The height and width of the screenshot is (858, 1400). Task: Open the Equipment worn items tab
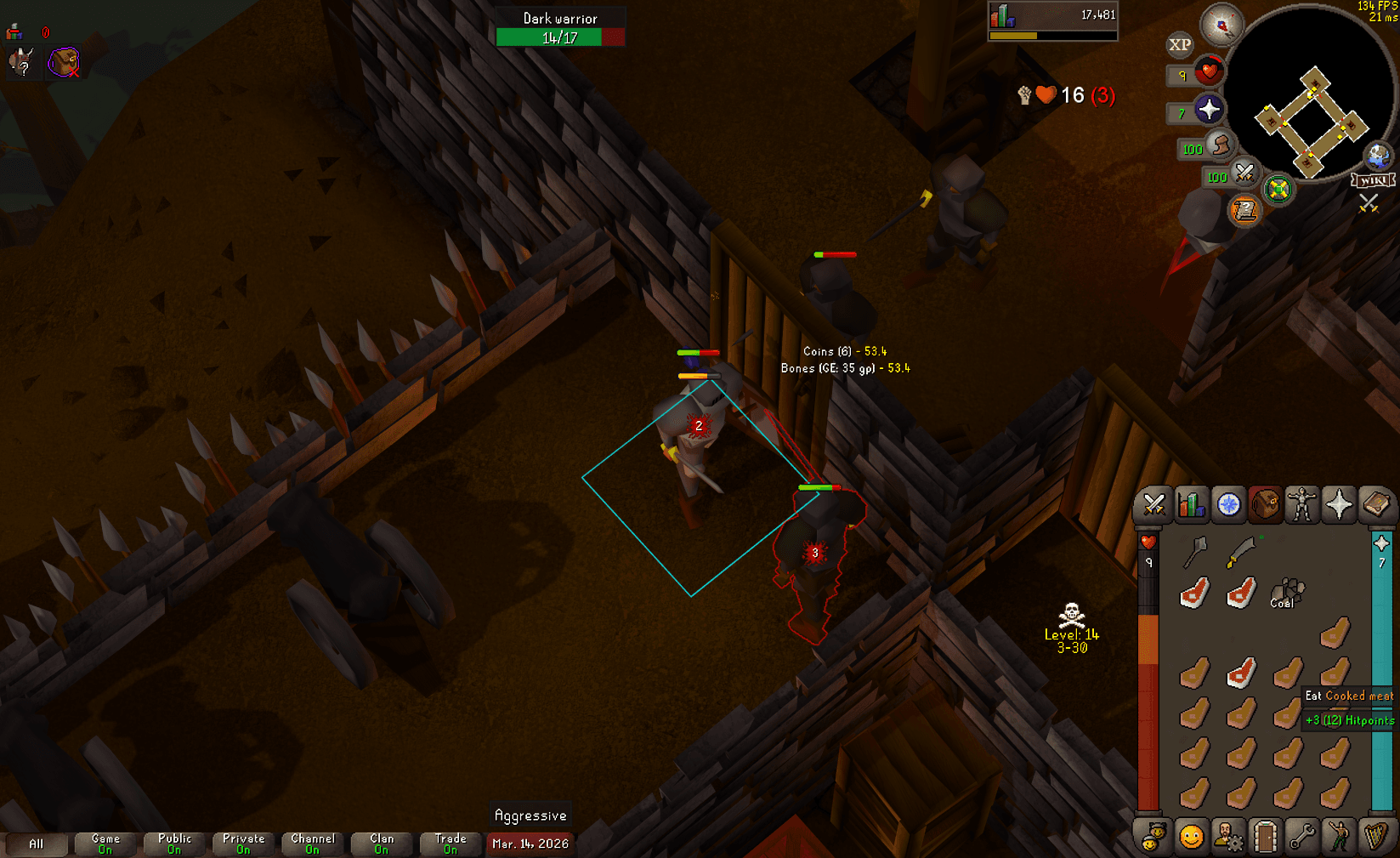(x=1301, y=503)
